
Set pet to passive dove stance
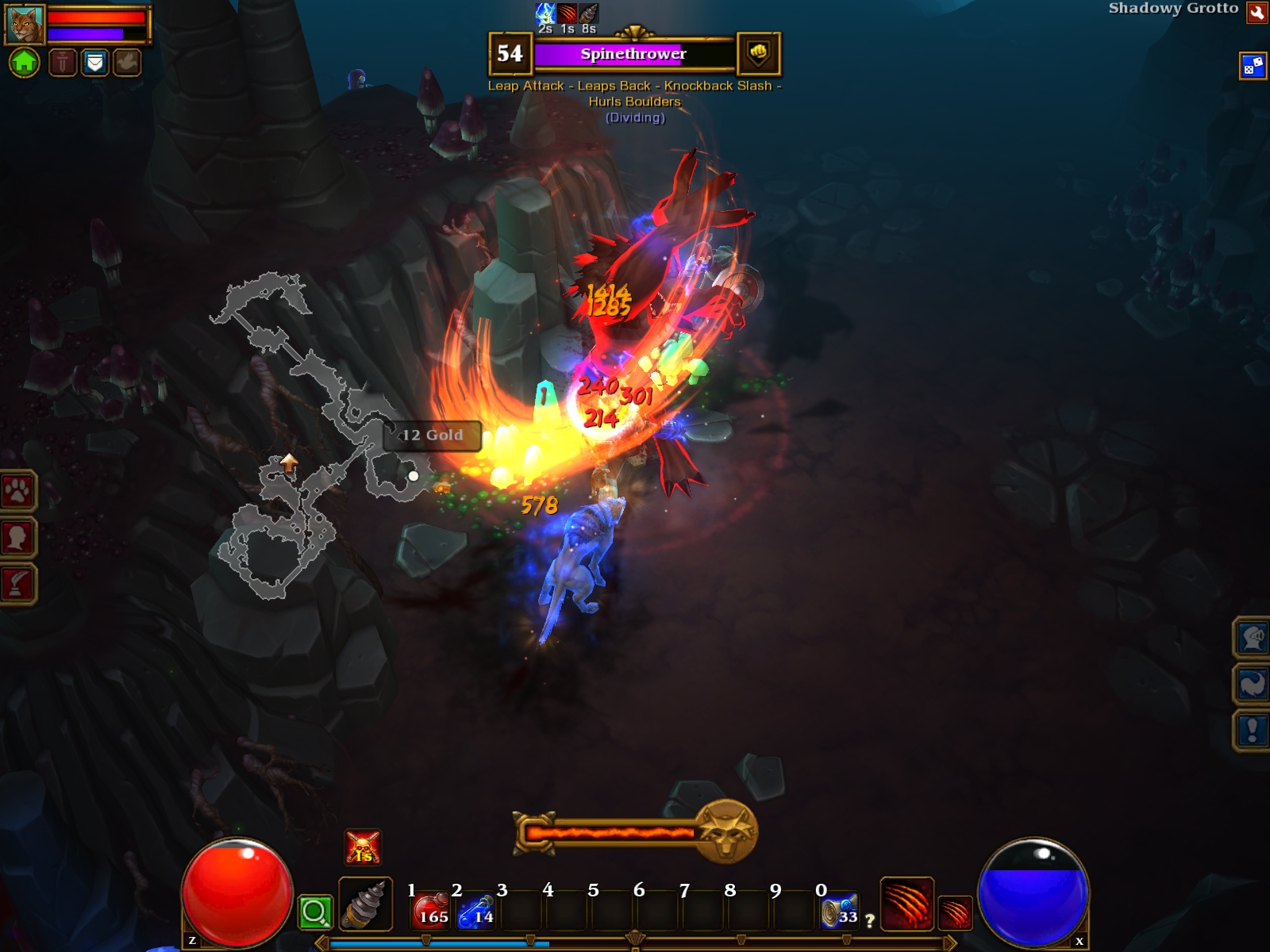[126, 62]
